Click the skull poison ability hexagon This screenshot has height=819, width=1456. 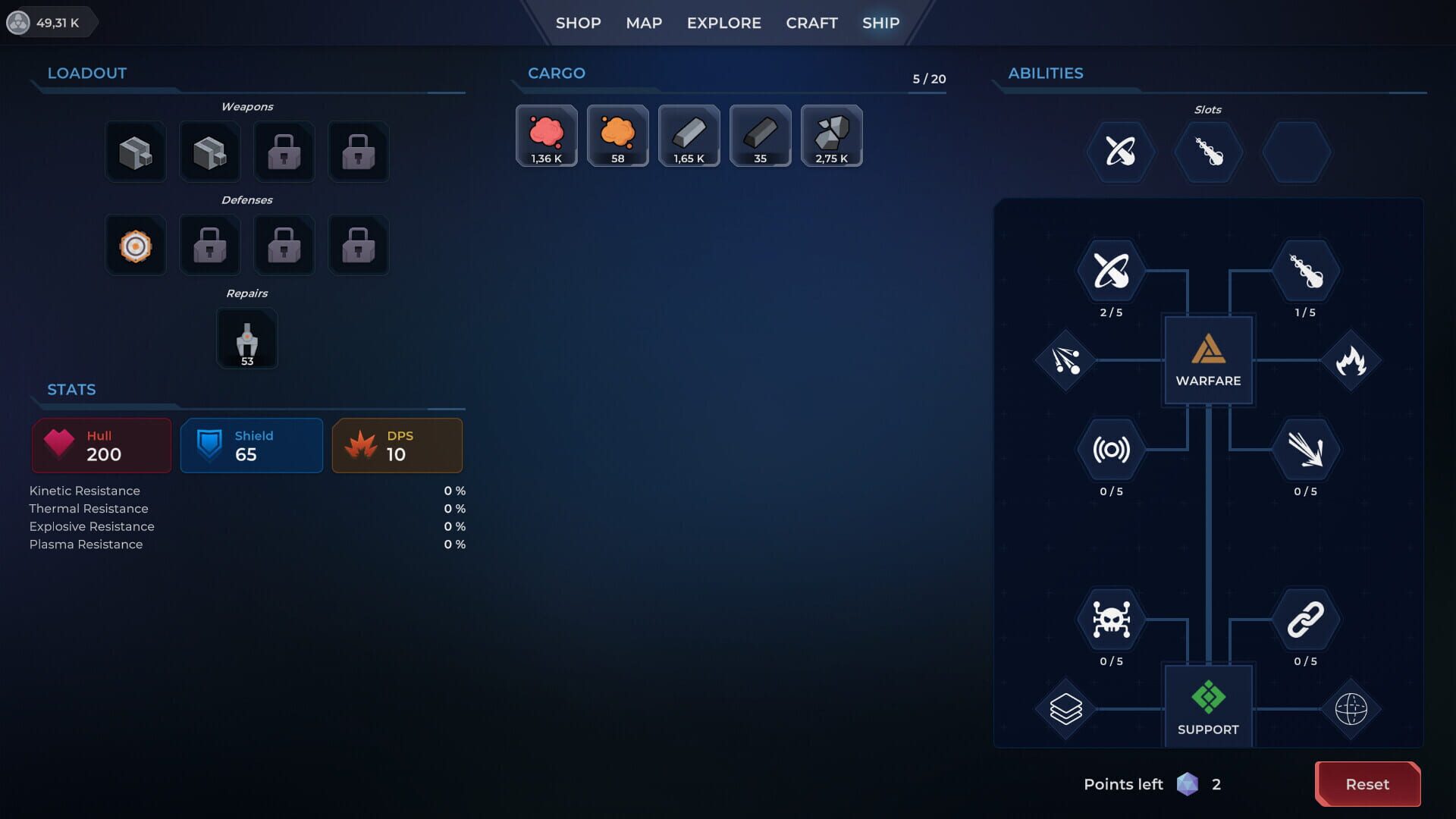pyautogui.click(x=1110, y=619)
